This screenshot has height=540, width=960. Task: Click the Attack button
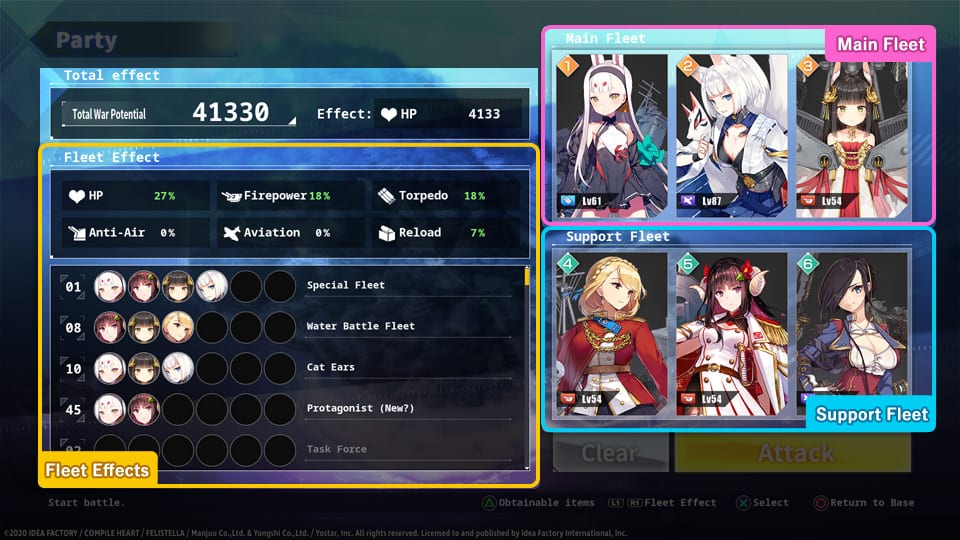(x=793, y=453)
